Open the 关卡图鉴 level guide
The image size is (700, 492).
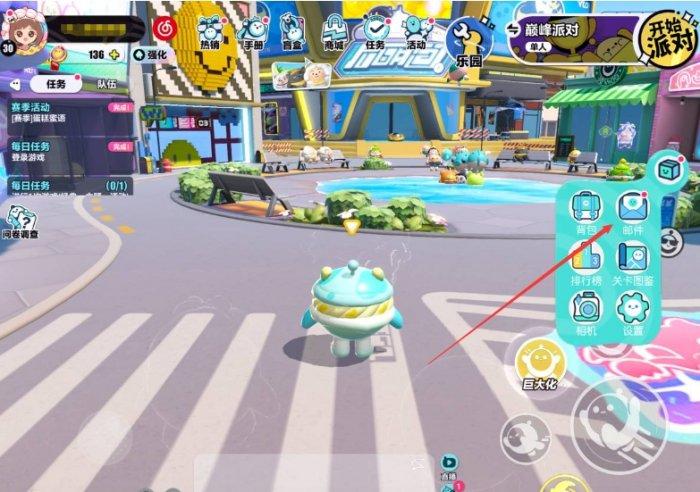(x=632, y=260)
